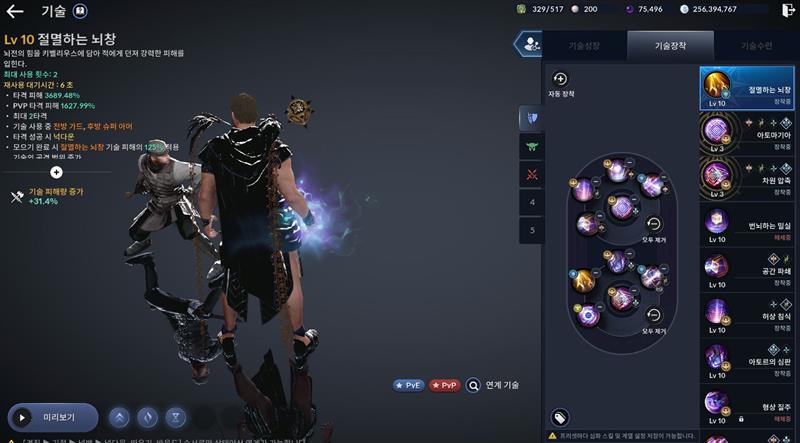This screenshot has width=800, height=443.
Task: Switch to the 기술수련 tab
Action: point(757,46)
